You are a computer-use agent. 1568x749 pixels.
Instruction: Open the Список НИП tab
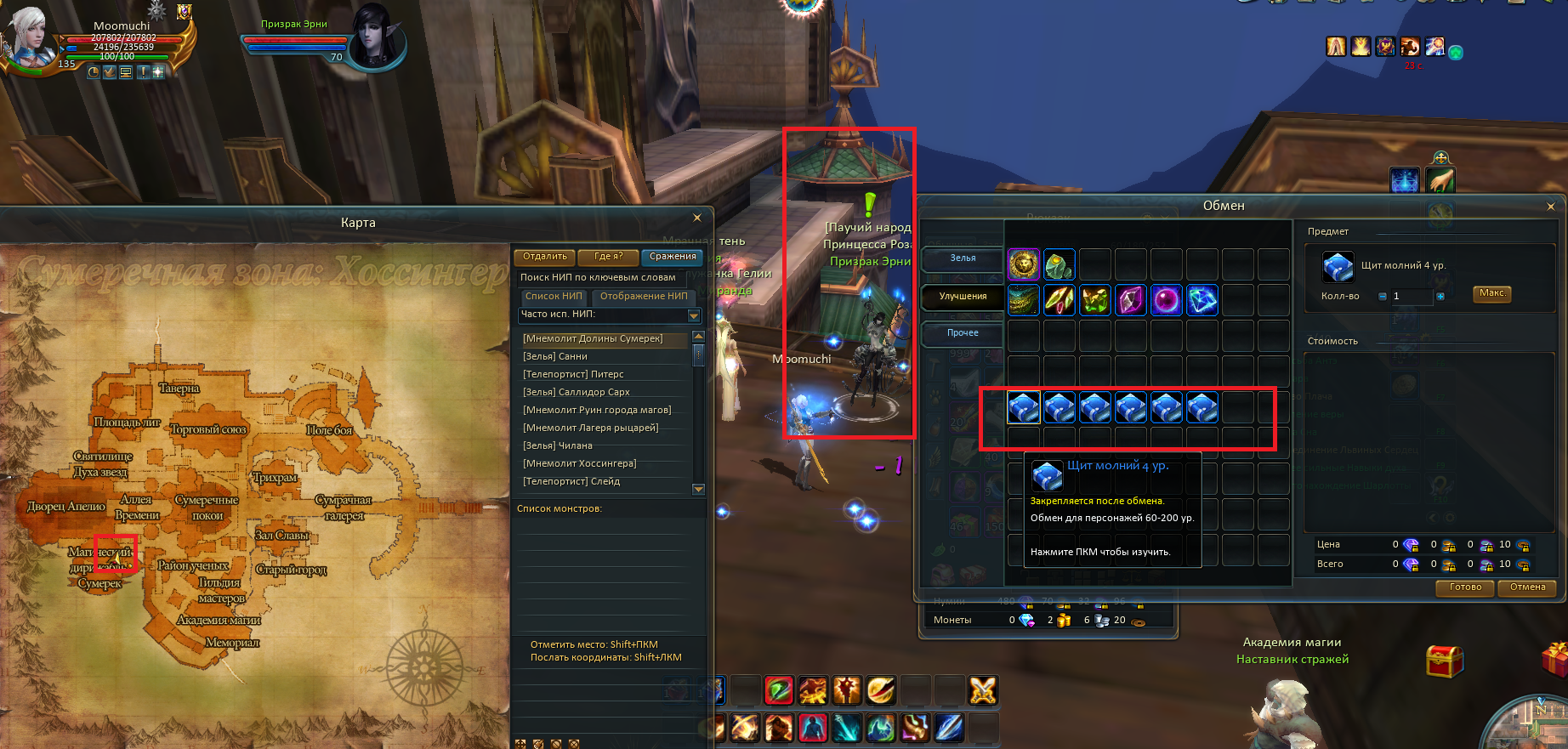coord(554,297)
